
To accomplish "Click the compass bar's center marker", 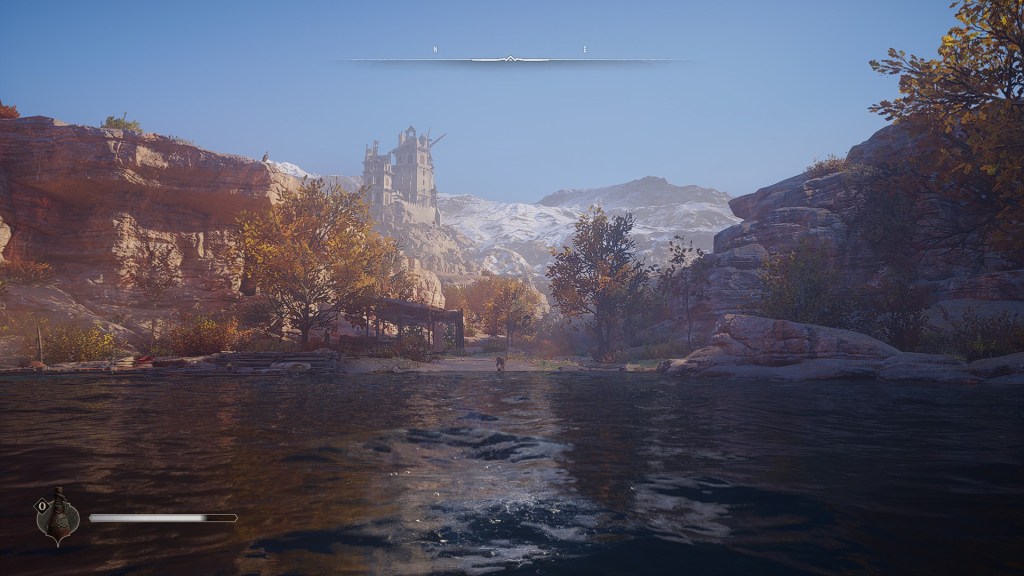I will click(510, 59).
